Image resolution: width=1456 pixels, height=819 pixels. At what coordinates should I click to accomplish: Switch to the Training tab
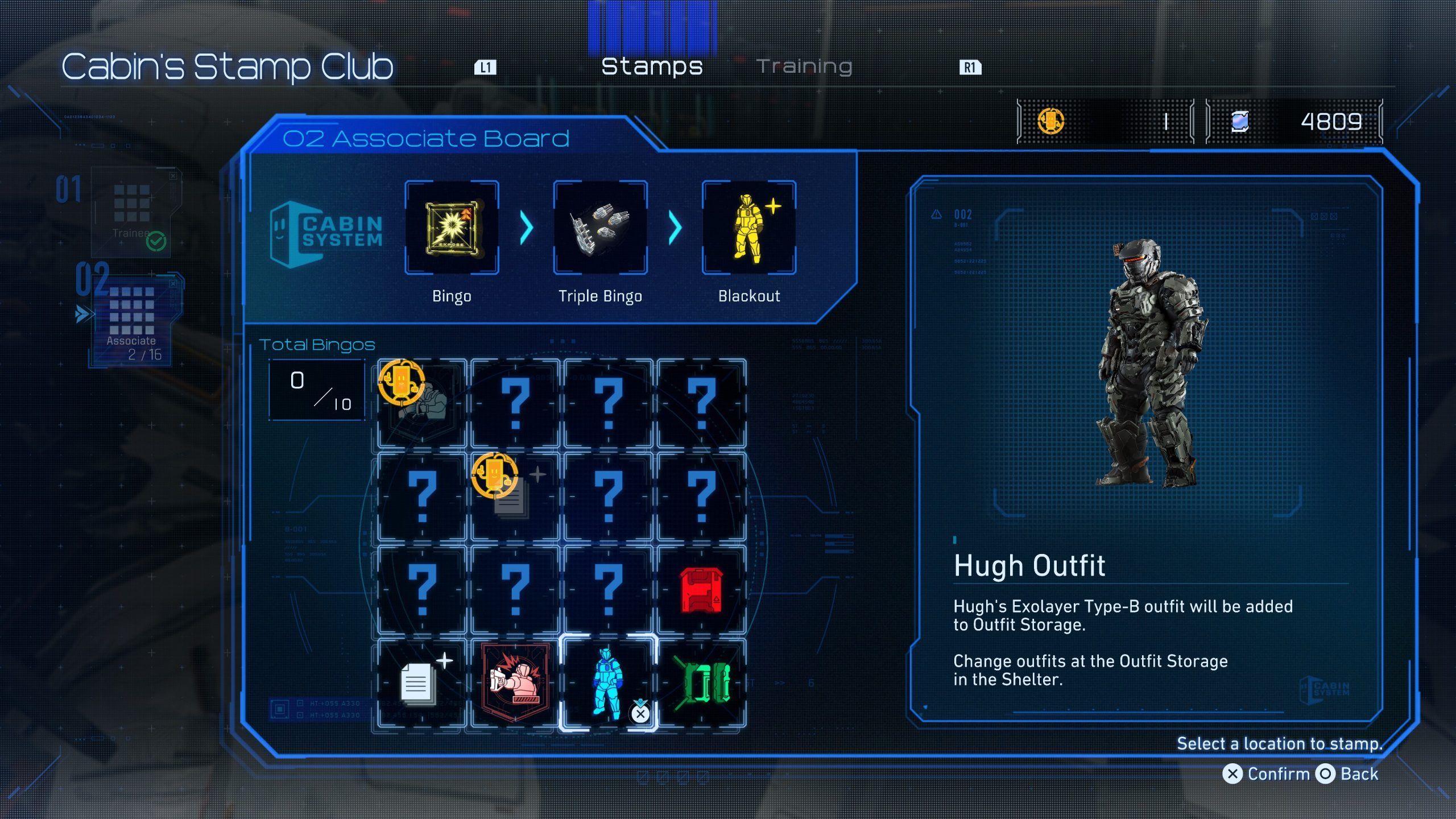(x=804, y=67)
